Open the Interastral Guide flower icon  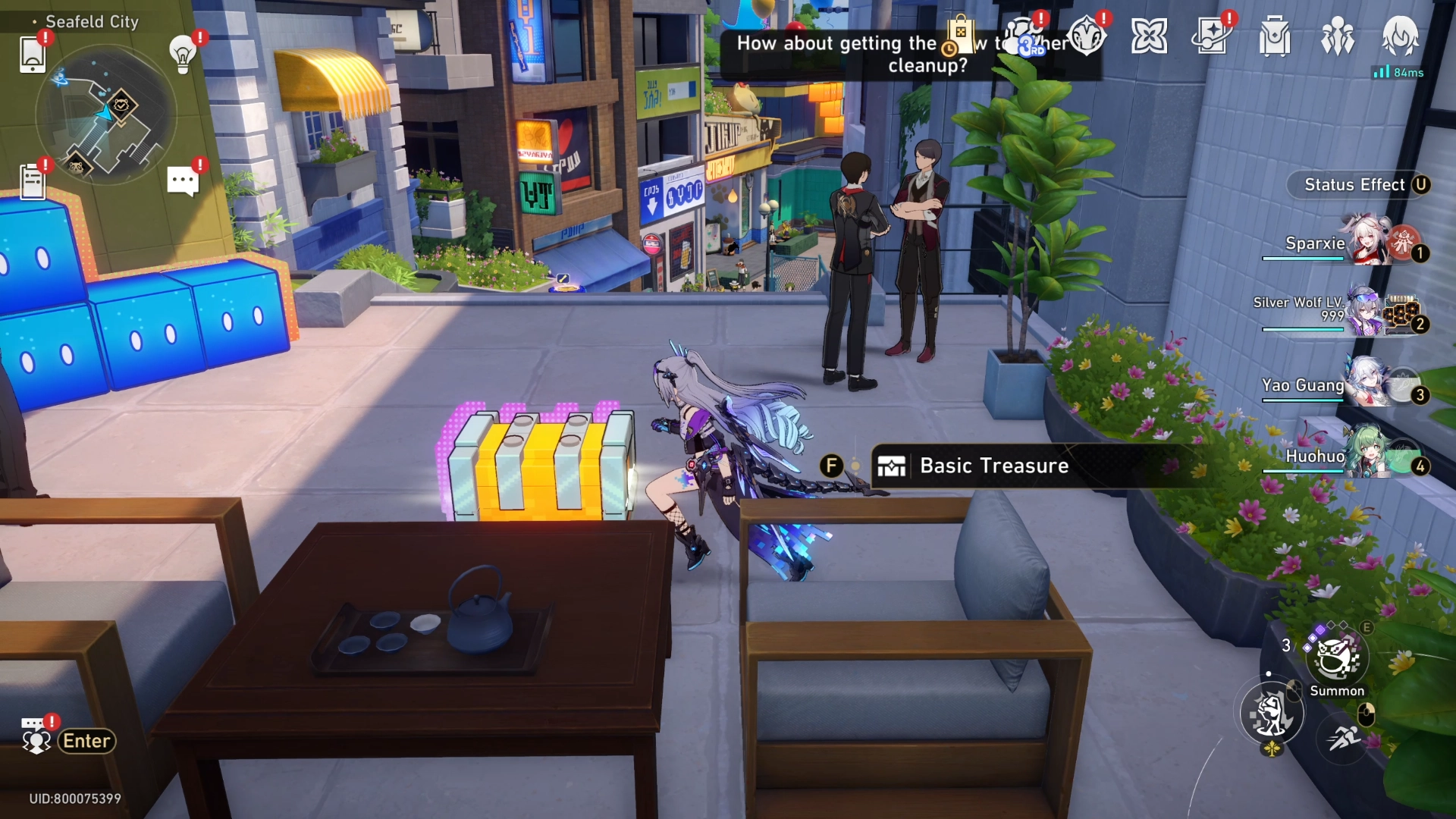(x=1150, y=36)
